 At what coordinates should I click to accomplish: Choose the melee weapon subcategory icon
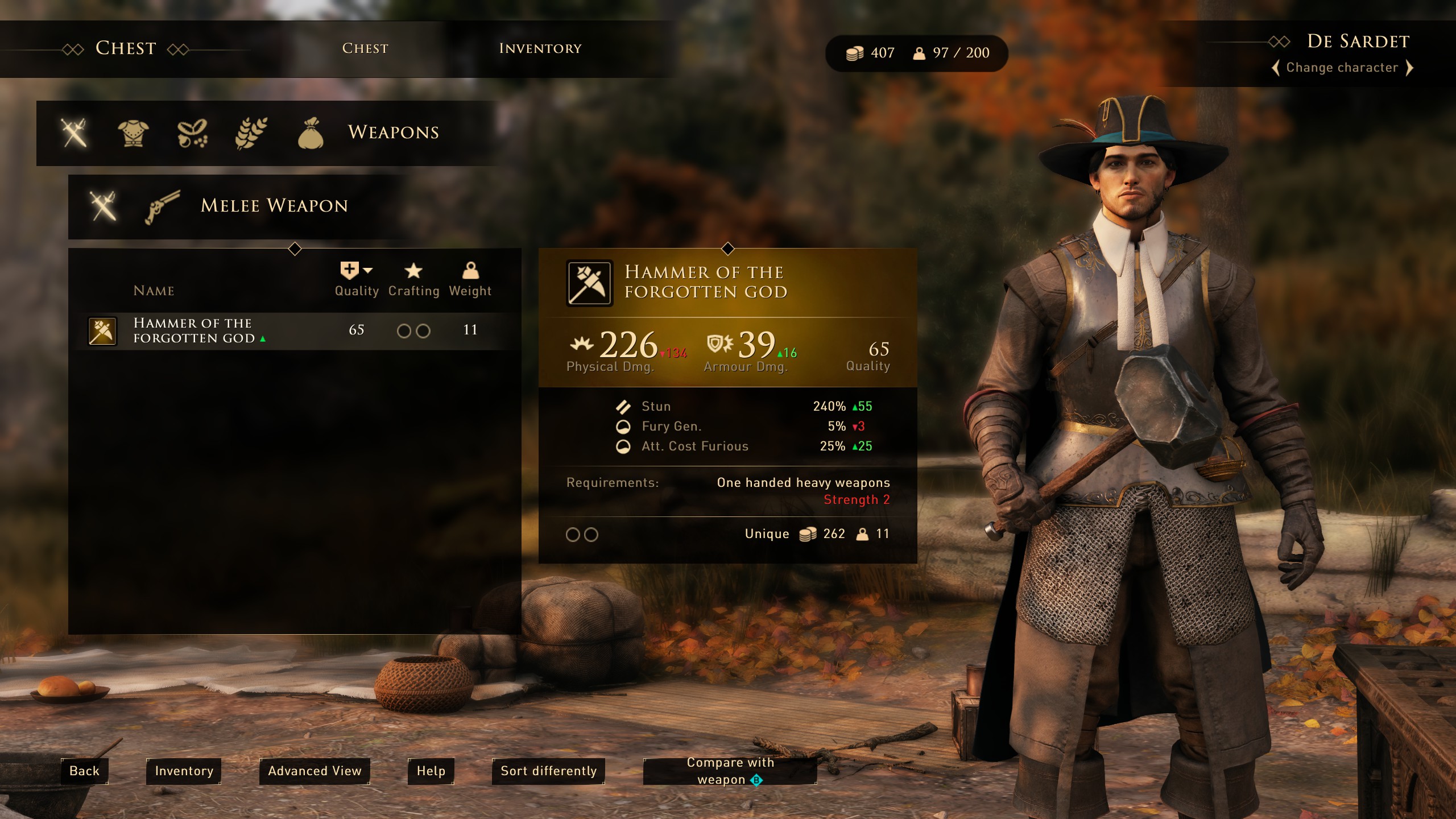103,205
